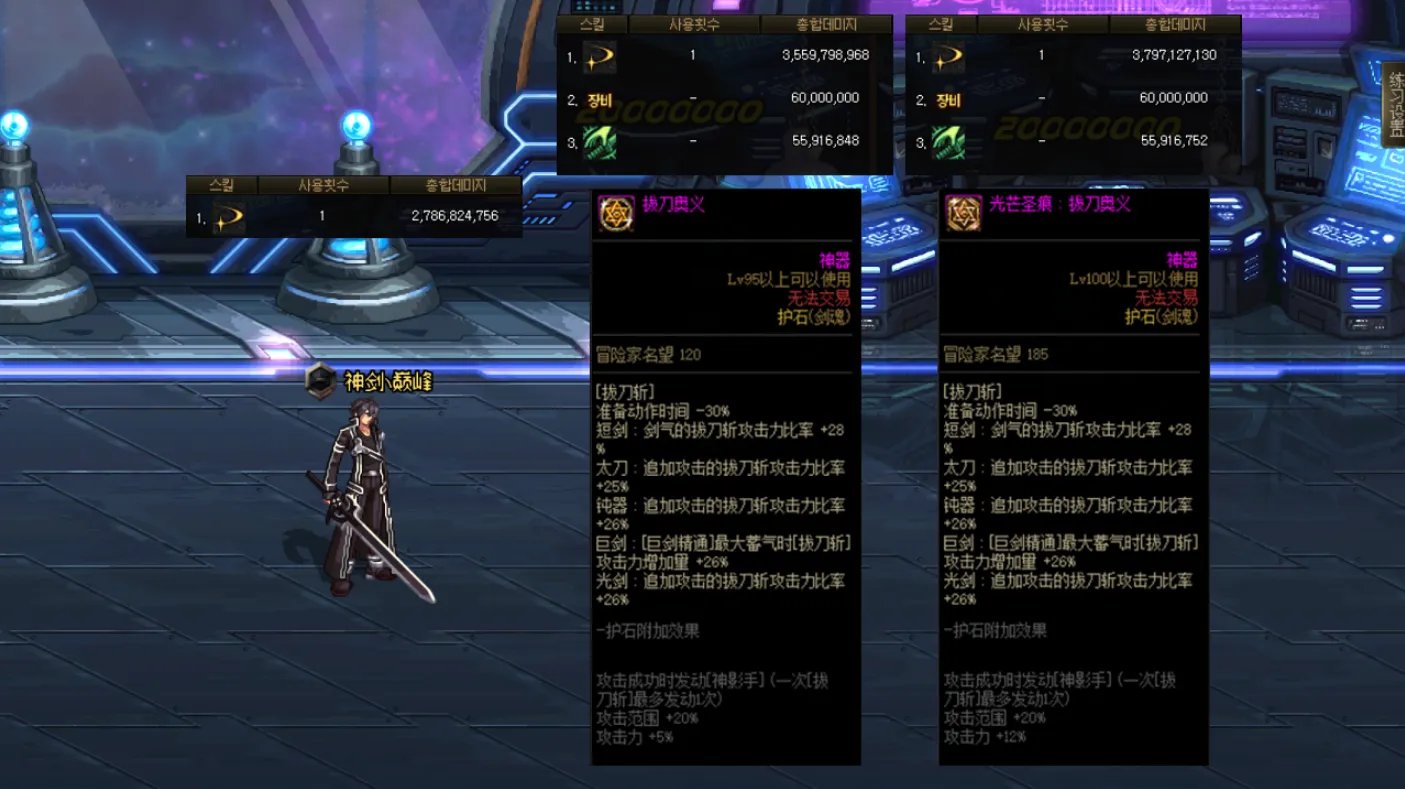Click the 冒险家名望 185 text on right tooltip
The width and height of the screenshot is (1405, 789).
(x=995, y=351)
